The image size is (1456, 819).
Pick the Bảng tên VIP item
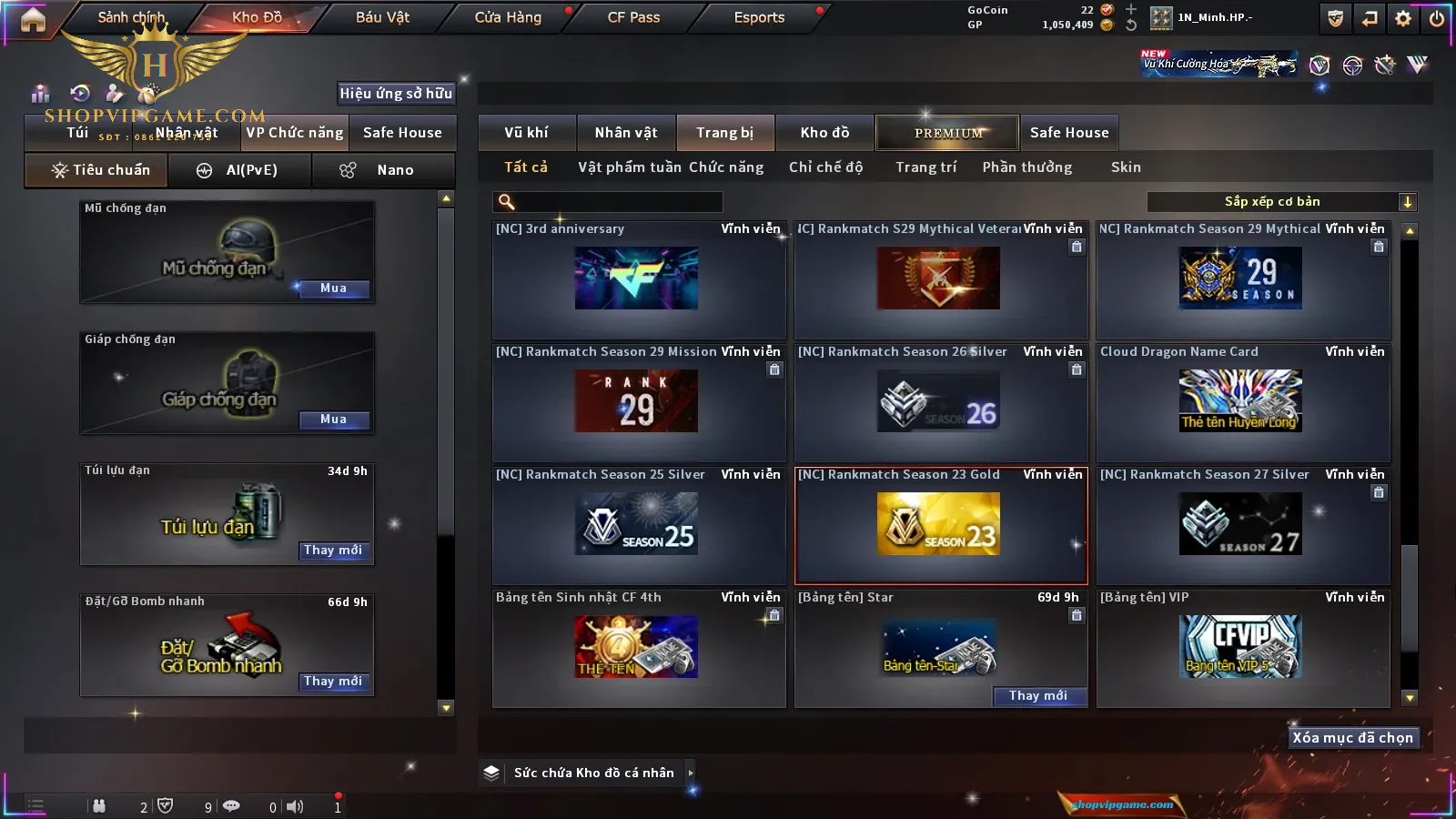1240,647
